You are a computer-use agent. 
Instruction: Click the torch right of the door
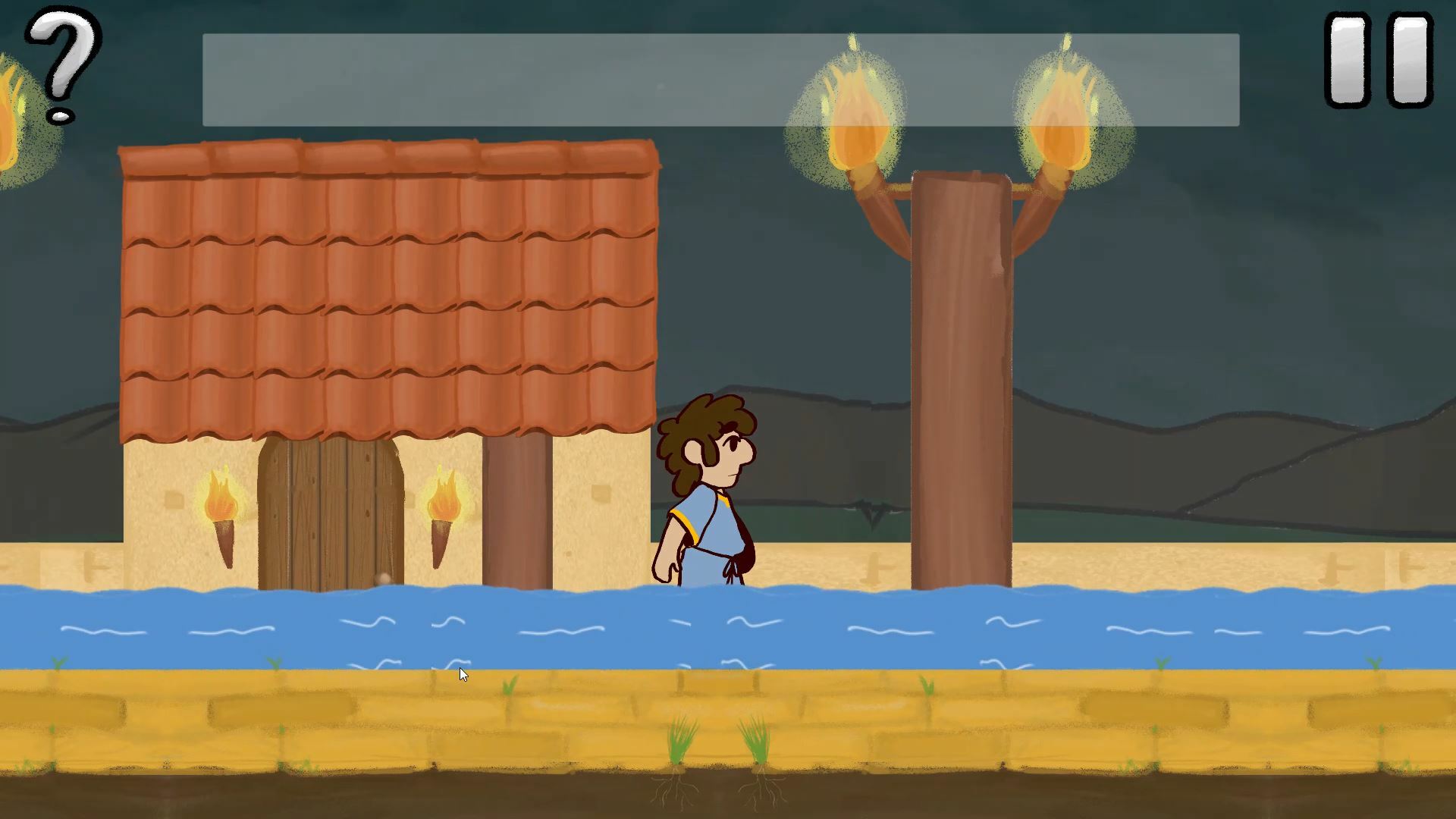[x=445, y=508]
